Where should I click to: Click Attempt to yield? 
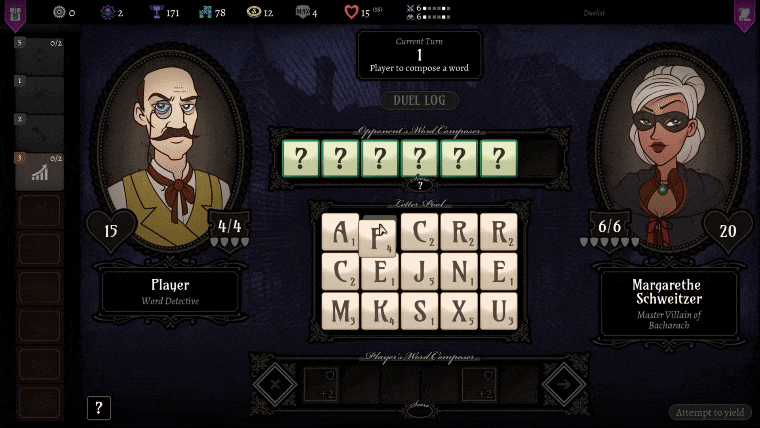[709, 412]
